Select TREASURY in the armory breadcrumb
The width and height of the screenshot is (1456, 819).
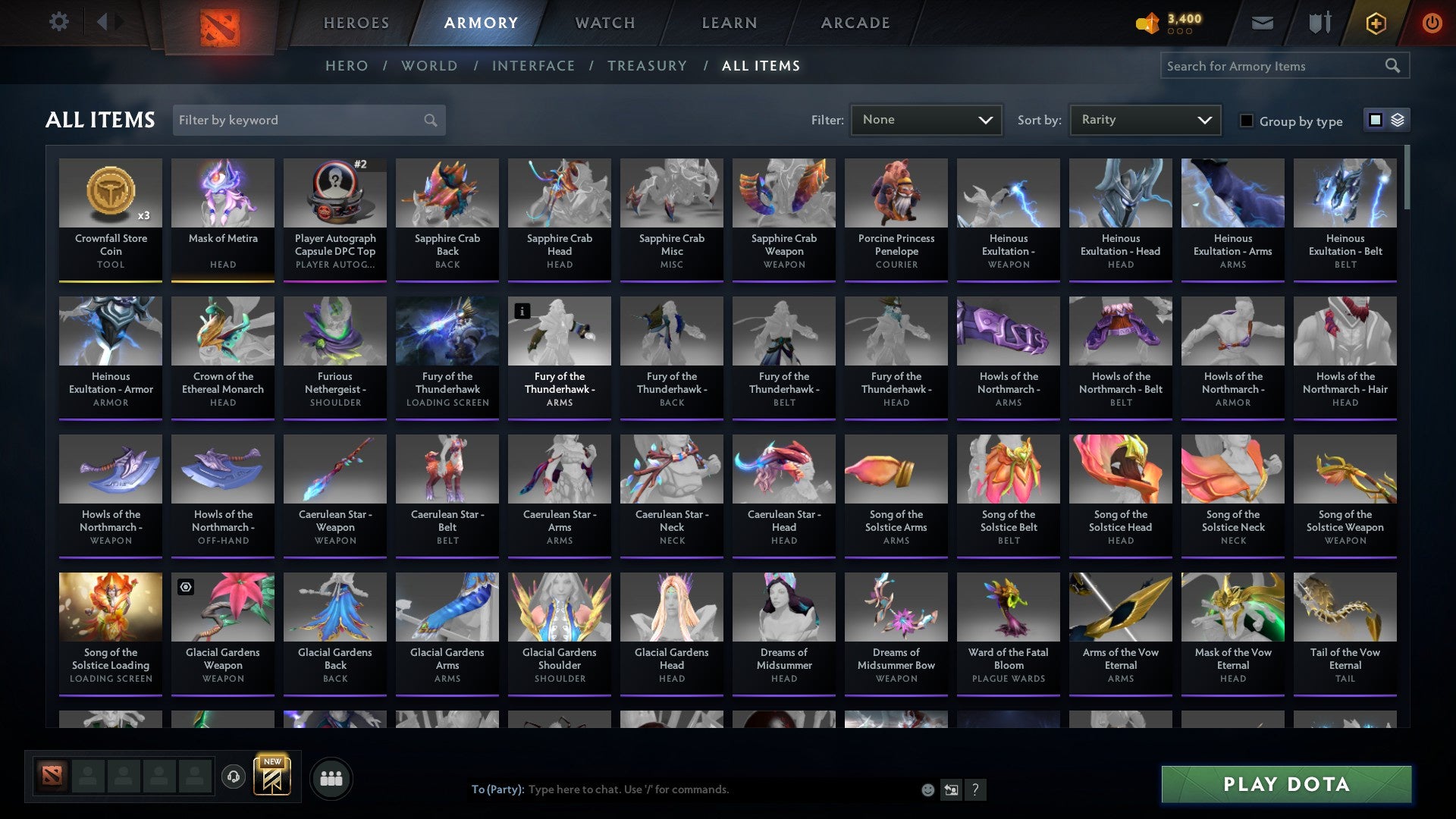(648, 66)
